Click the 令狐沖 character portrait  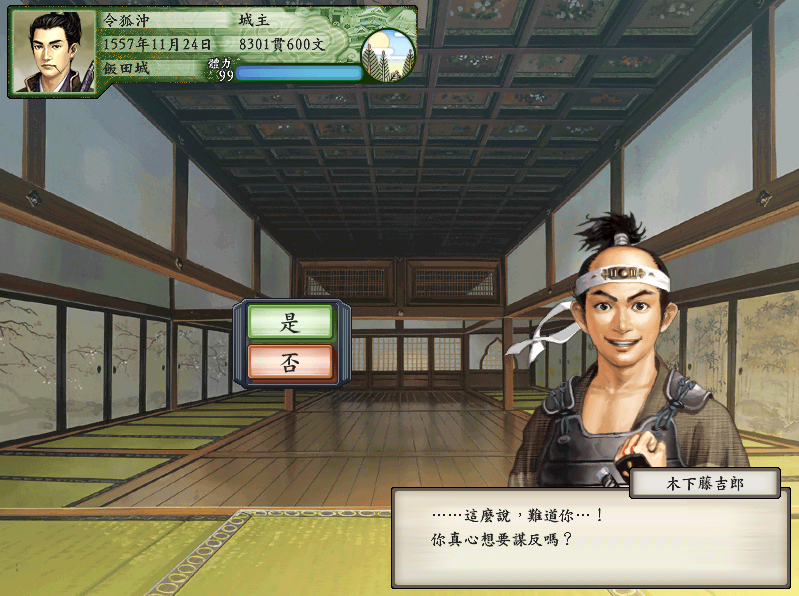click(x=54, y=52)
